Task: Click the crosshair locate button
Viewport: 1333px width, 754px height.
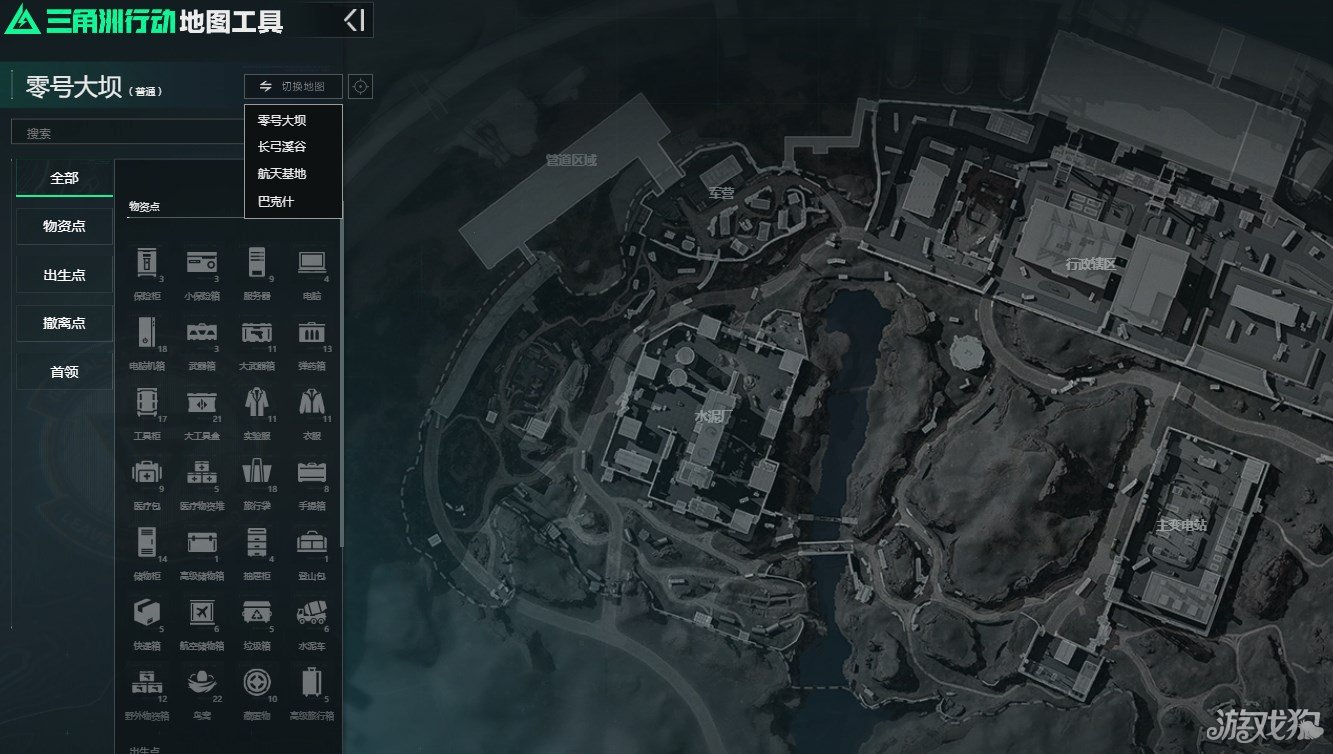Action: coord(361,87)
